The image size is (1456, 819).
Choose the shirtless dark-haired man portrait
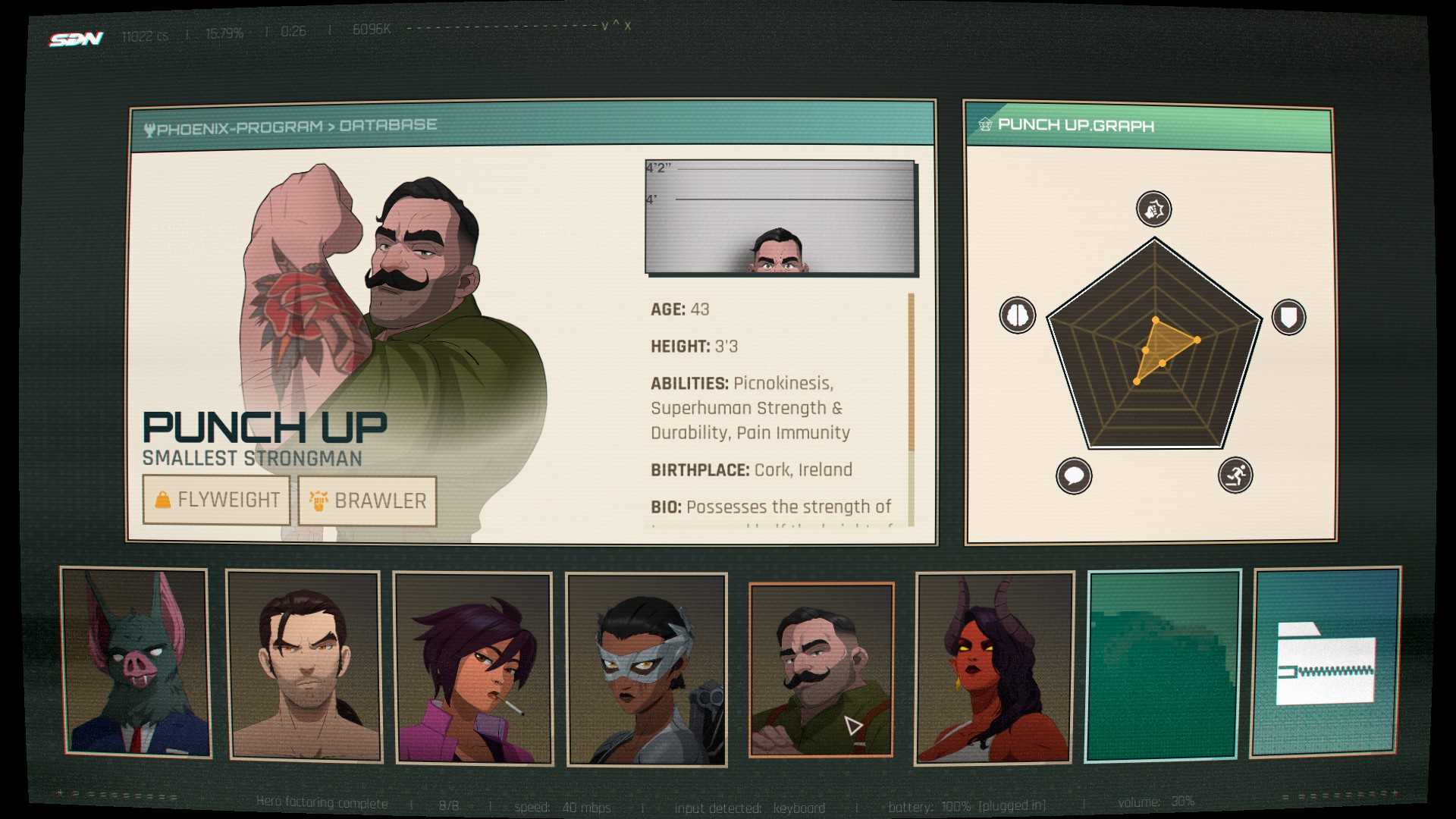point(304,666)
